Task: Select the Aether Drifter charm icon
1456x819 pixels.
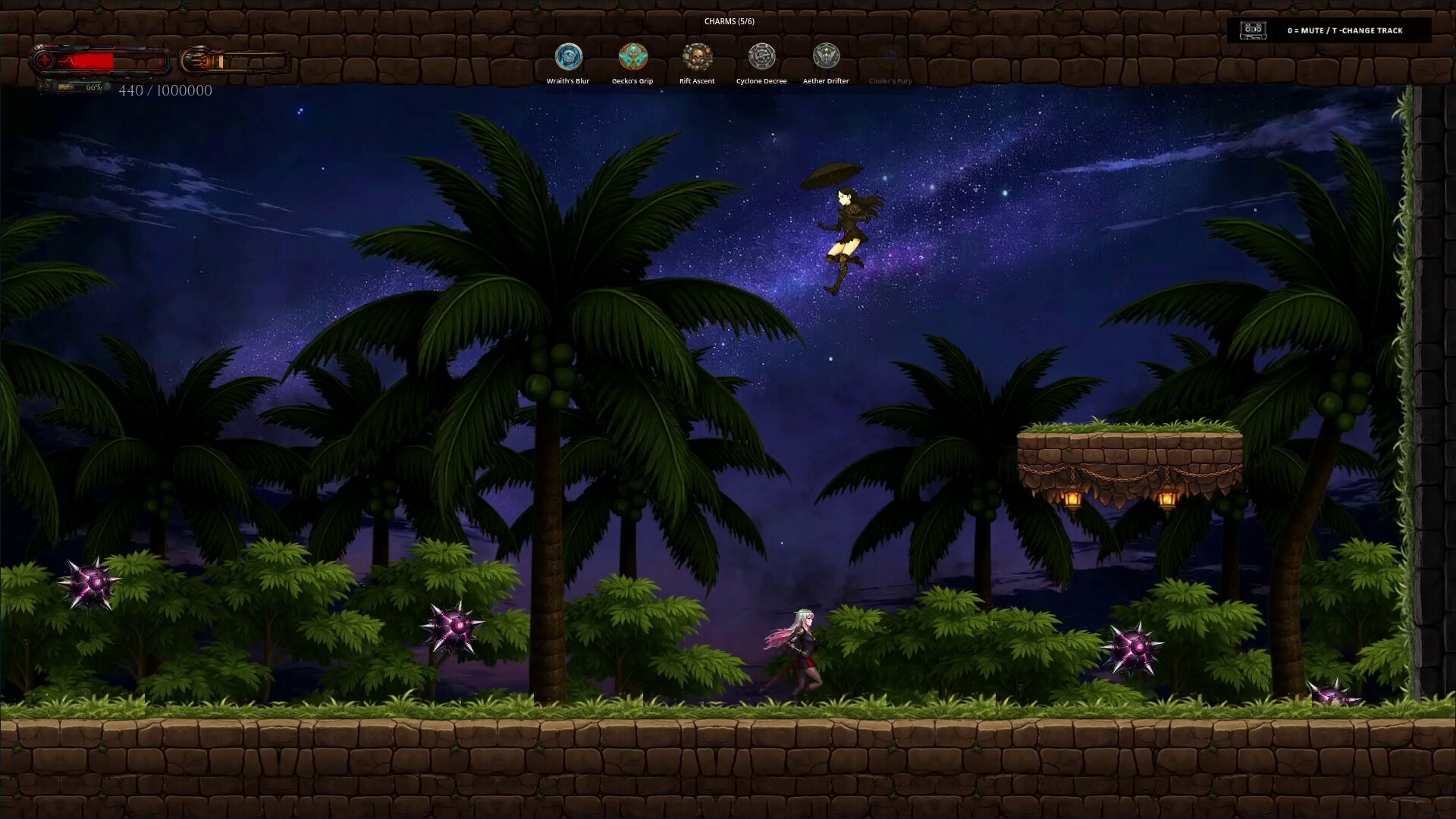Action: 826,57
